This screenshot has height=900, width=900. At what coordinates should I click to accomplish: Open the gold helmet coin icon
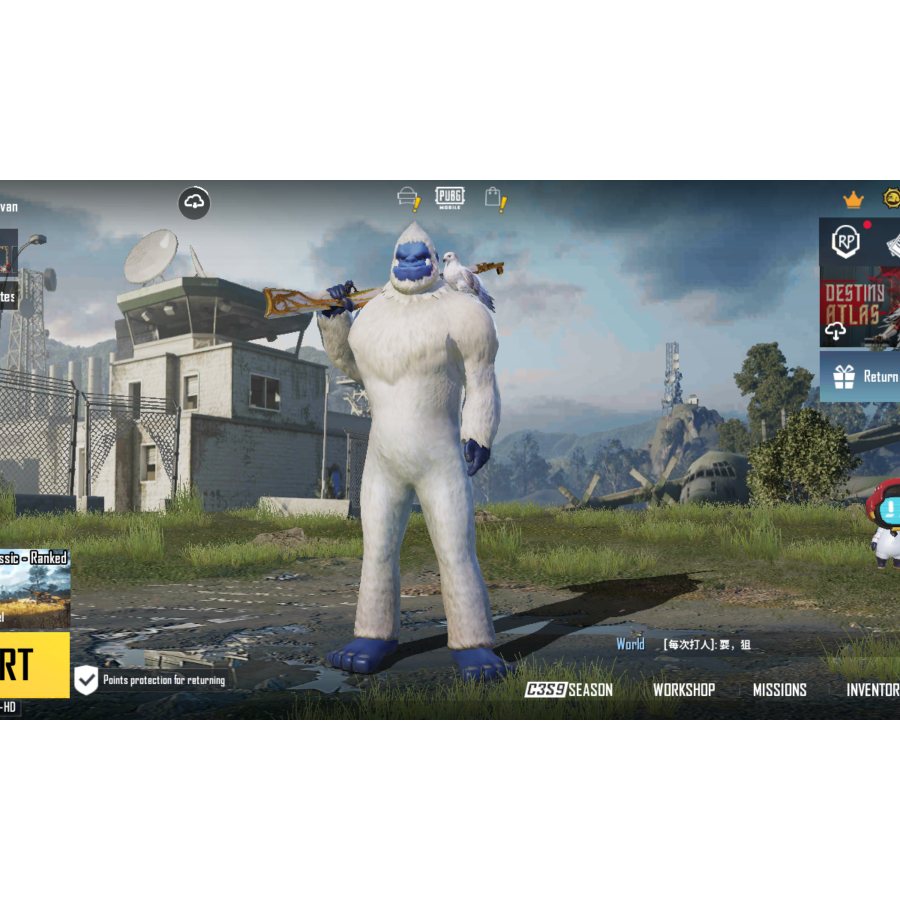tap(890, 198)
